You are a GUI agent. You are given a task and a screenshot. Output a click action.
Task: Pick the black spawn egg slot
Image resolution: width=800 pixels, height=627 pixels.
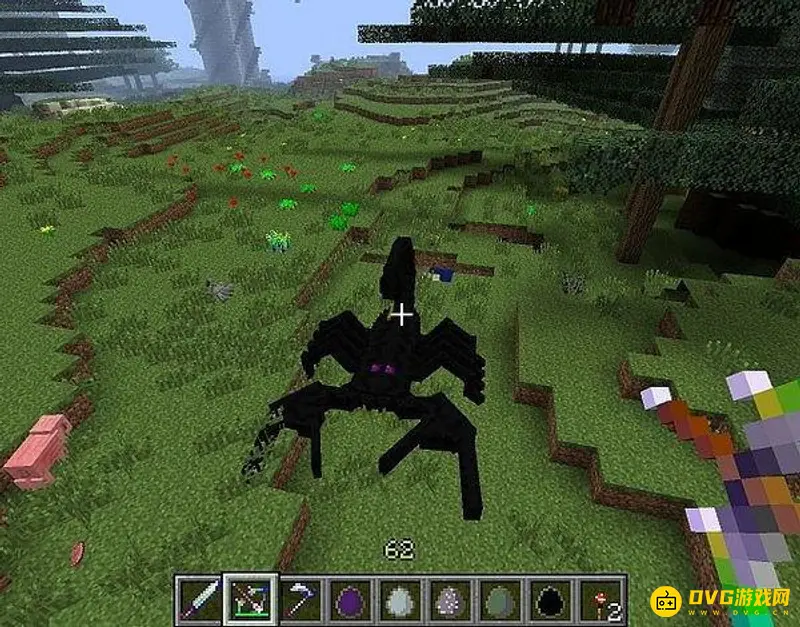[550, 599]
